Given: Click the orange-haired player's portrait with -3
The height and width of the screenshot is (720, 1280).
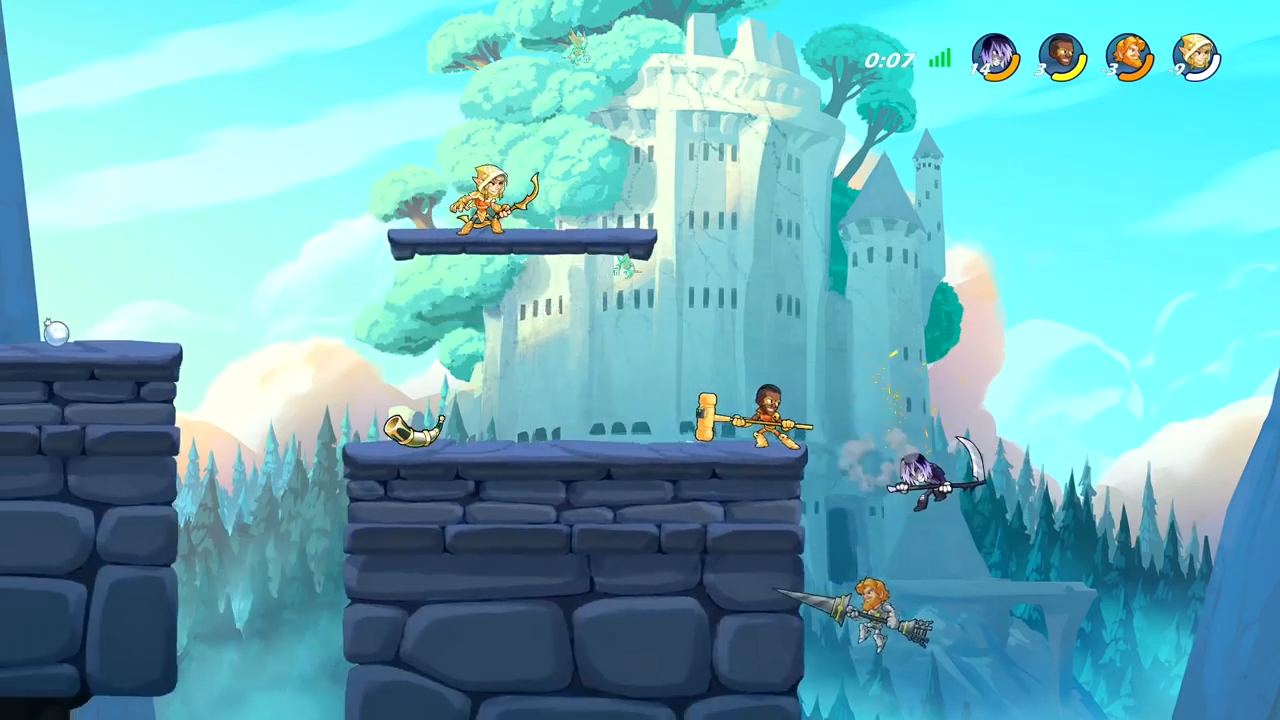Looking at the screenshot, I should coord(1130,57).
